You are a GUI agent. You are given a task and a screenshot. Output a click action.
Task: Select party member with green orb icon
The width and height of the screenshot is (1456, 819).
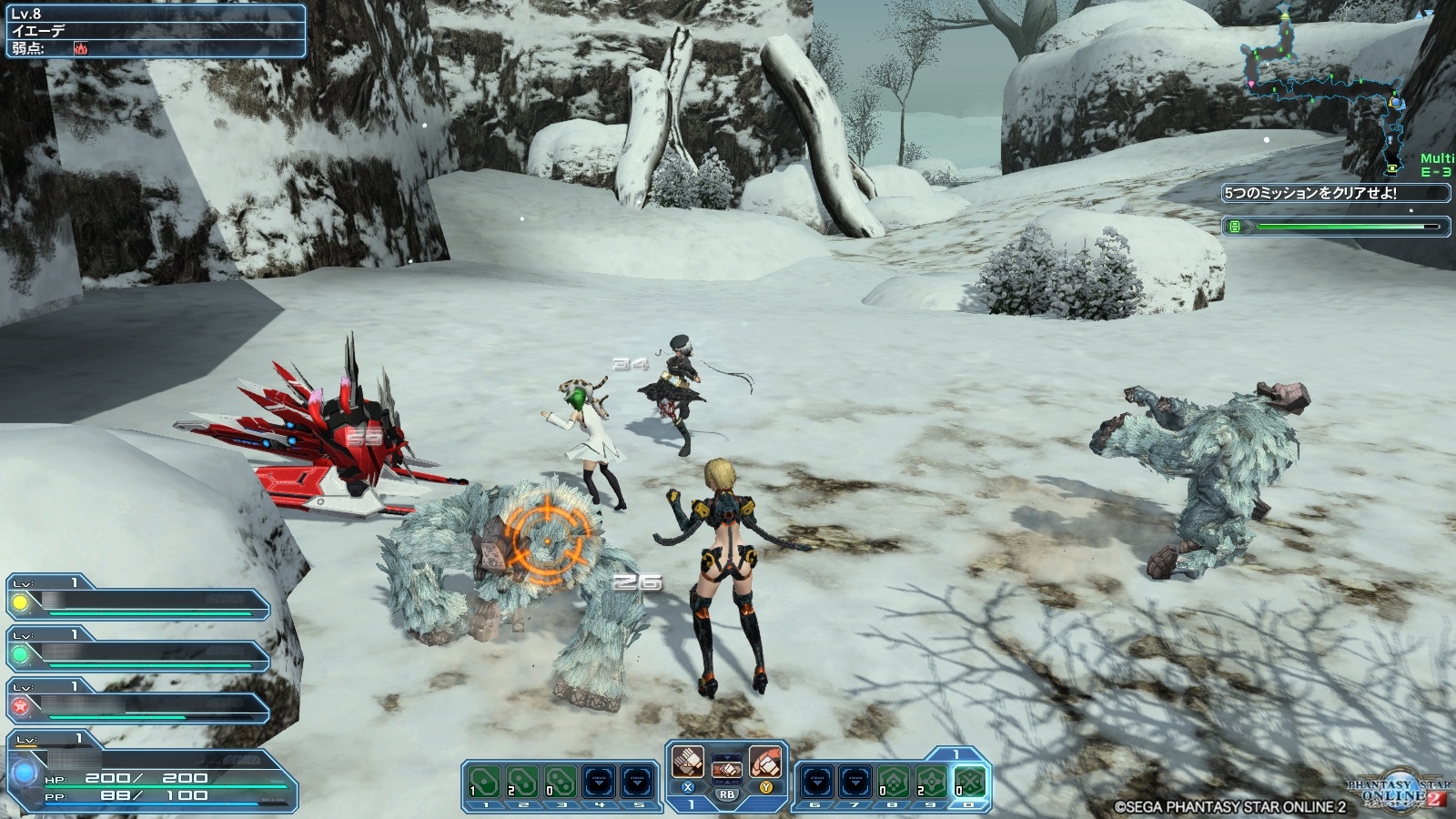136,653
